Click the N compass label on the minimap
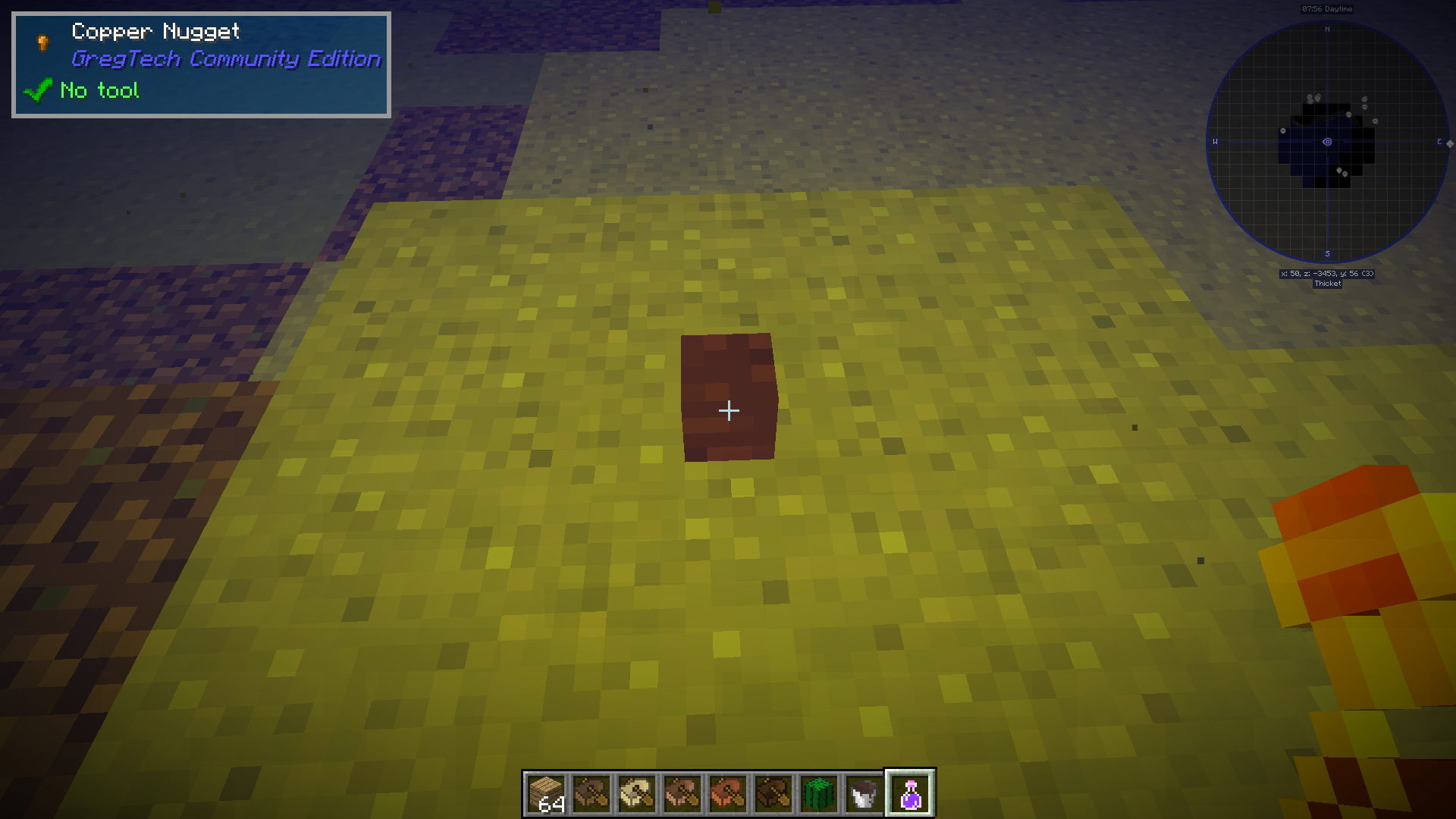This screenshot has height=819, width=1456. [1326, 29]
